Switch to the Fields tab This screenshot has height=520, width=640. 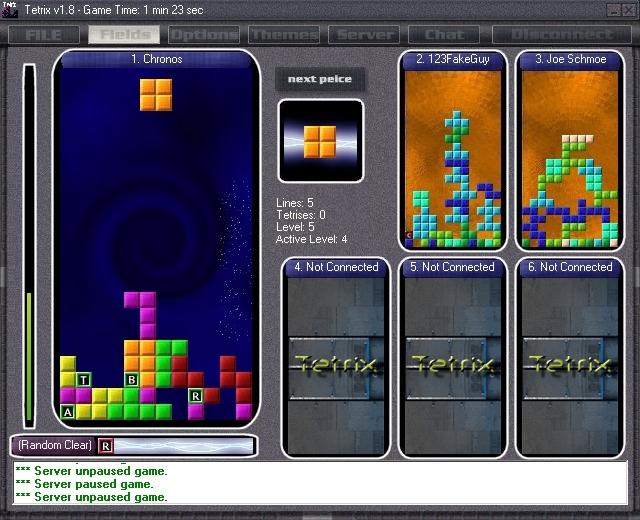[x=125, y=35]
